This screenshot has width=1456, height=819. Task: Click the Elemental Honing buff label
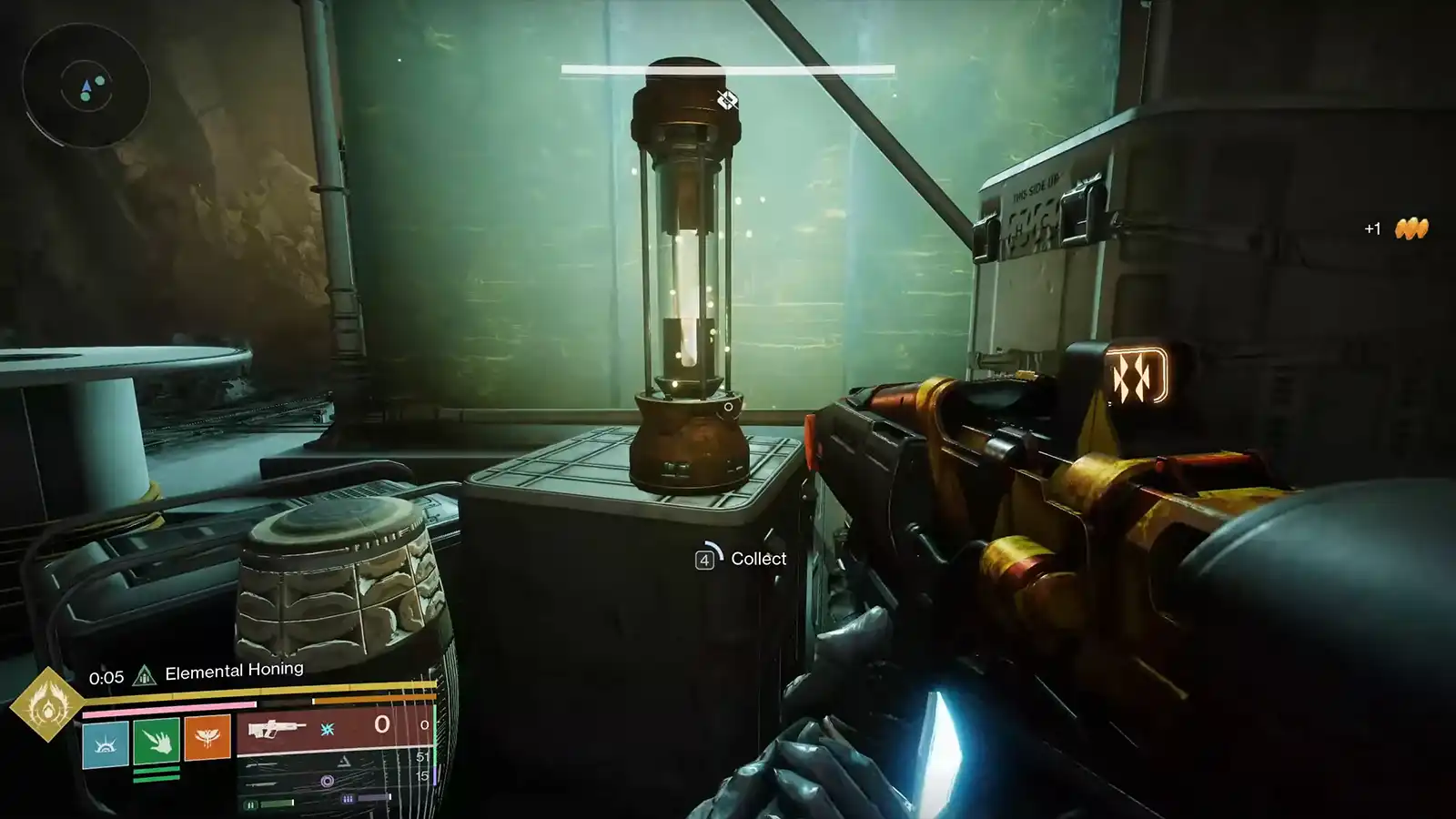click(x=233, y=672)
